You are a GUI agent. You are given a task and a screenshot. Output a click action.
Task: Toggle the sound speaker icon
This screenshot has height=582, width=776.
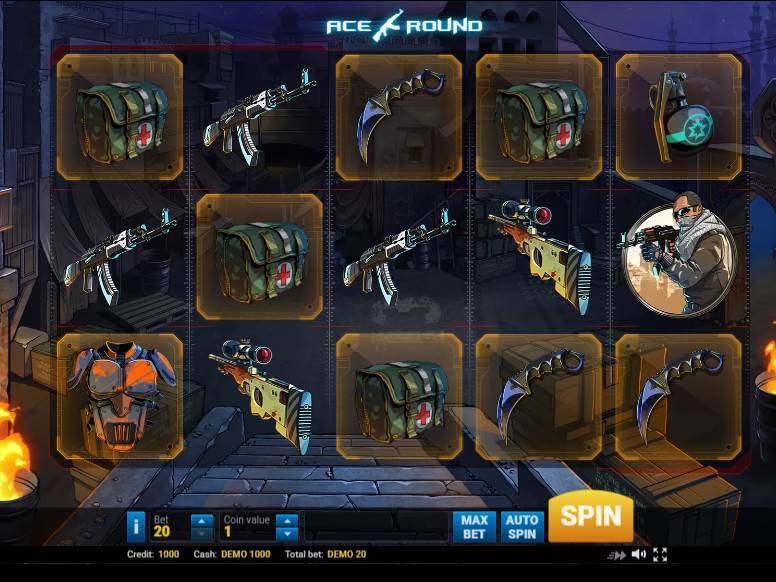pos(639,554)
